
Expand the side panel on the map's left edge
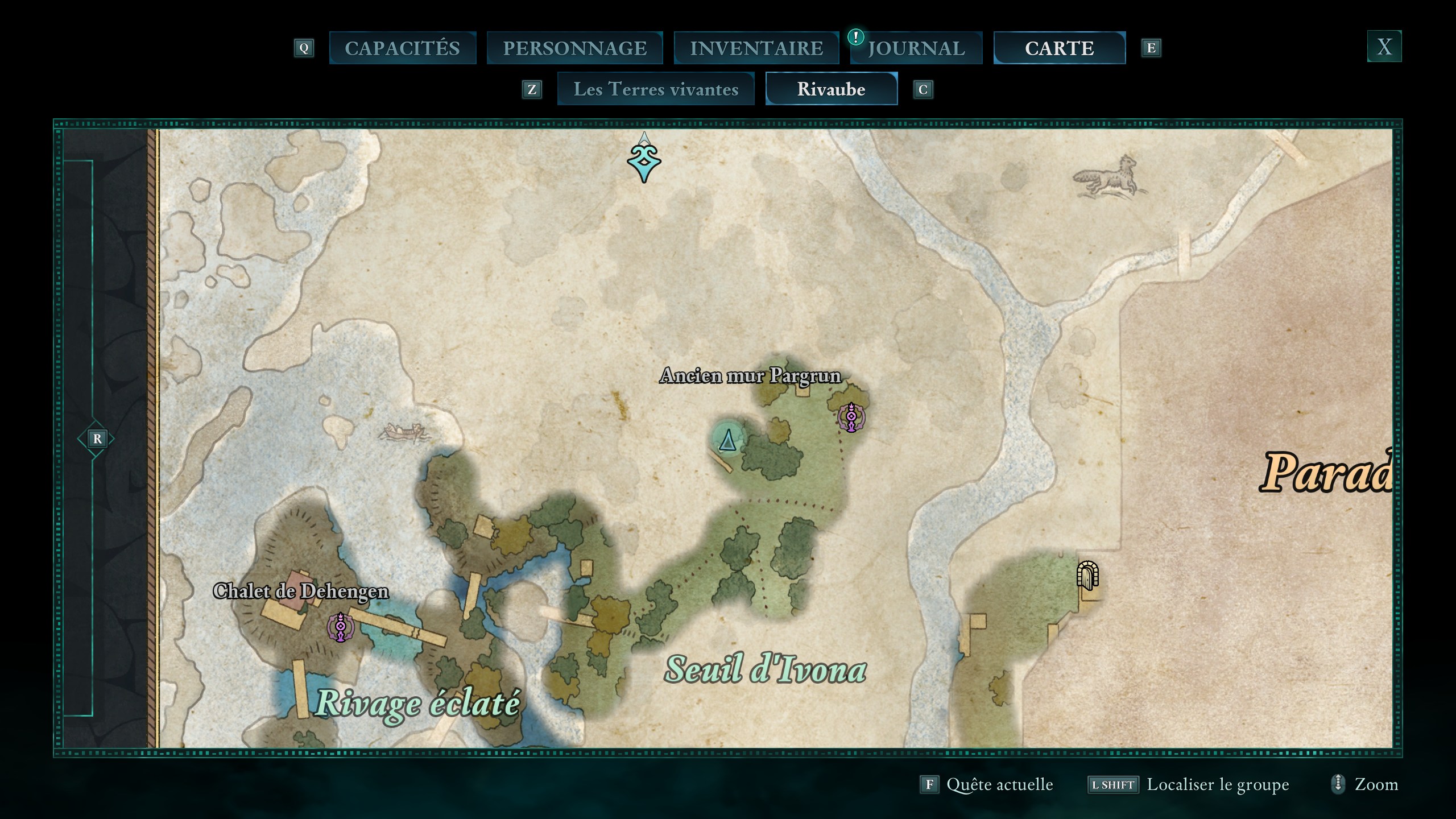click(x=96, y=439)
